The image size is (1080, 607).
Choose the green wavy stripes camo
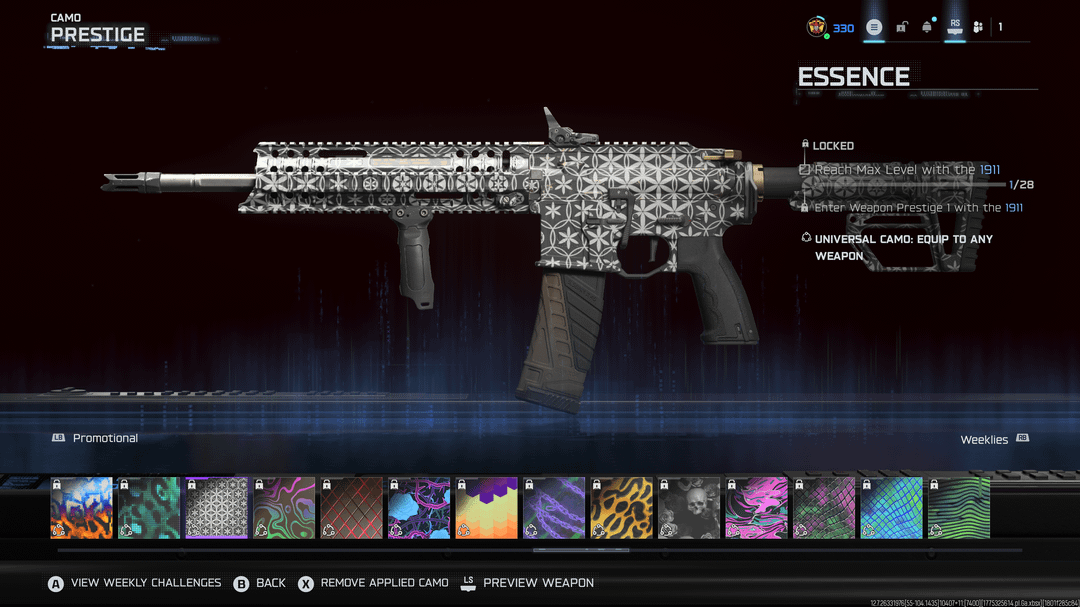point(959,508)
